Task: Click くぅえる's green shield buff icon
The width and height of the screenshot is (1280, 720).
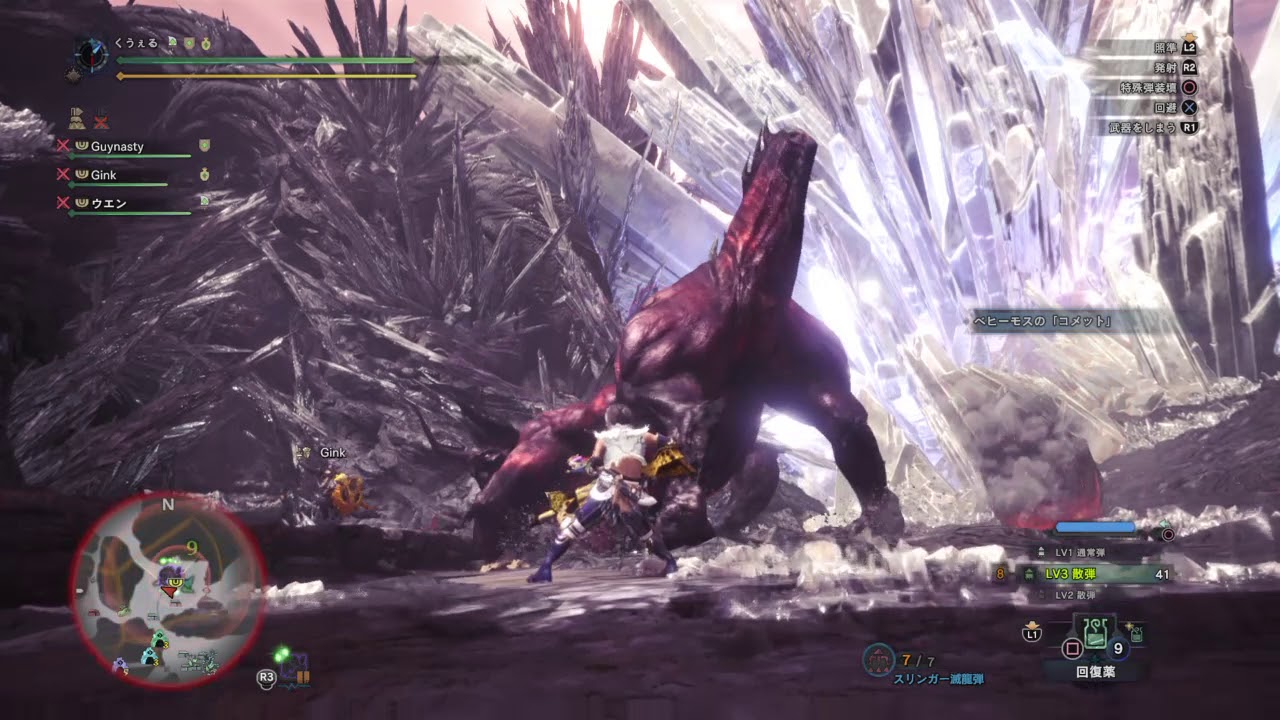Action: pos(188,43)
